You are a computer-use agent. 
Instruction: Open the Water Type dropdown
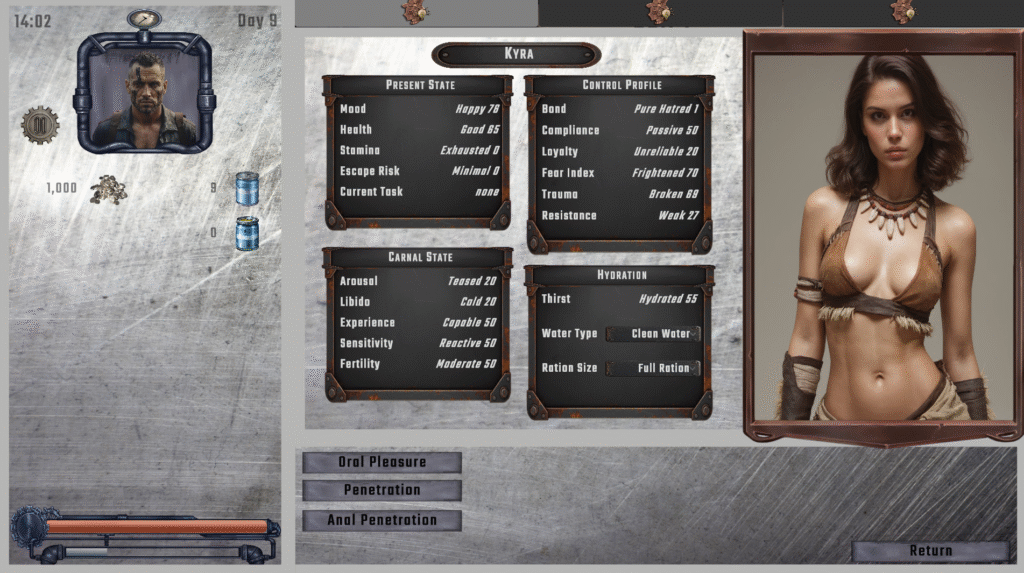click(x=653, y=334)
